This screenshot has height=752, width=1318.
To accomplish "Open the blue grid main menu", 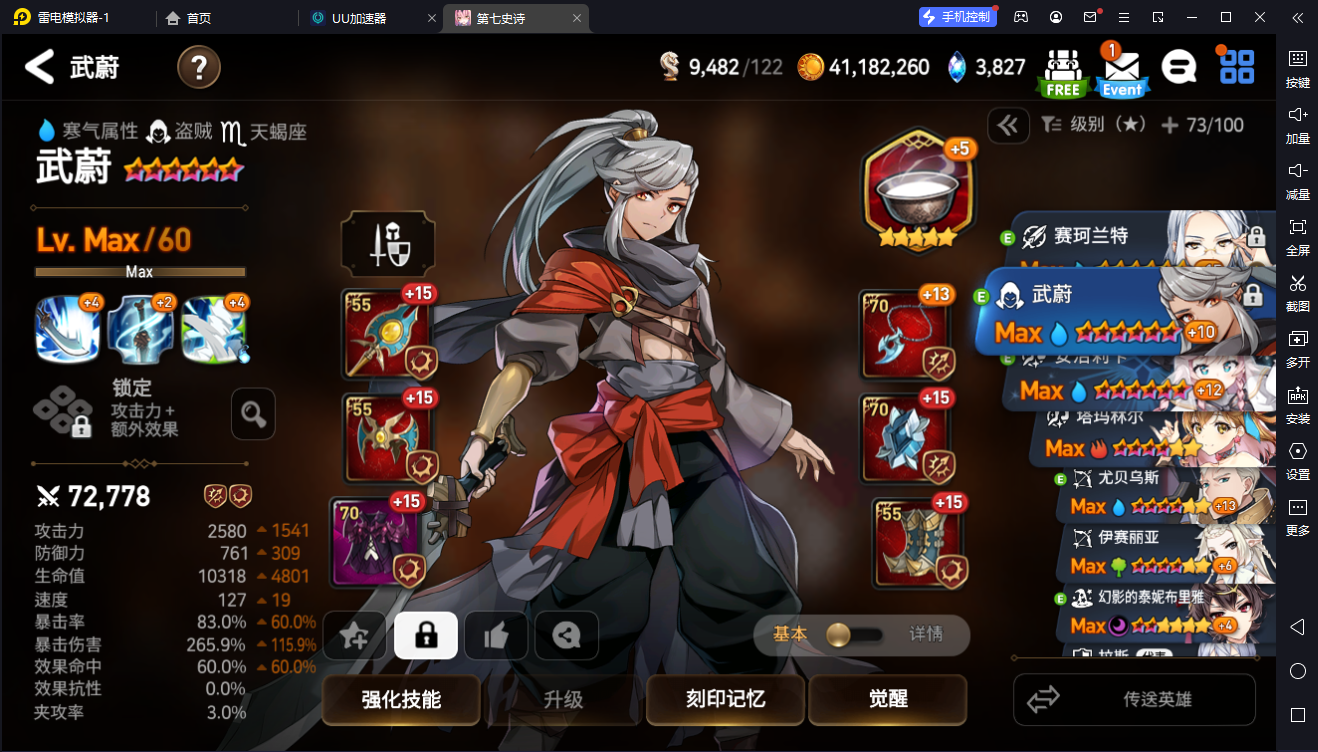I will [x=1237, y=67].
